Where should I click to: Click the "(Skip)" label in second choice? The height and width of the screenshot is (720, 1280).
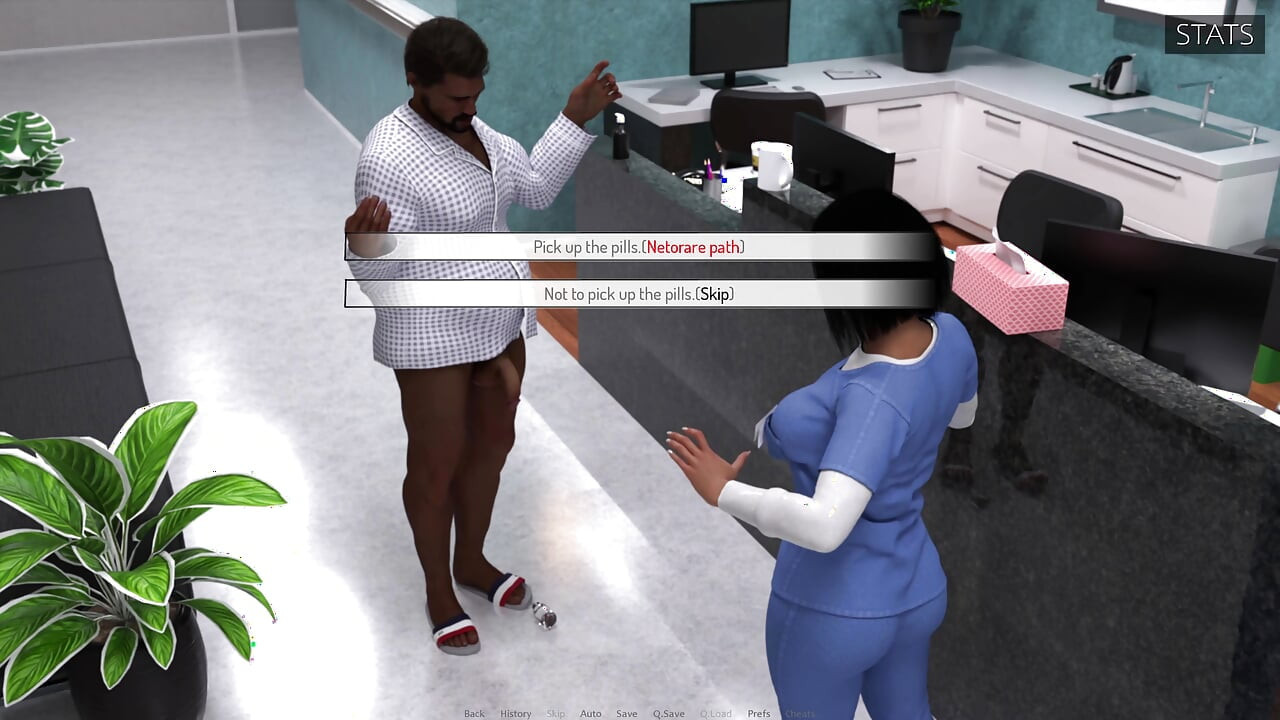pyautogui.click(x=714, y=294)
